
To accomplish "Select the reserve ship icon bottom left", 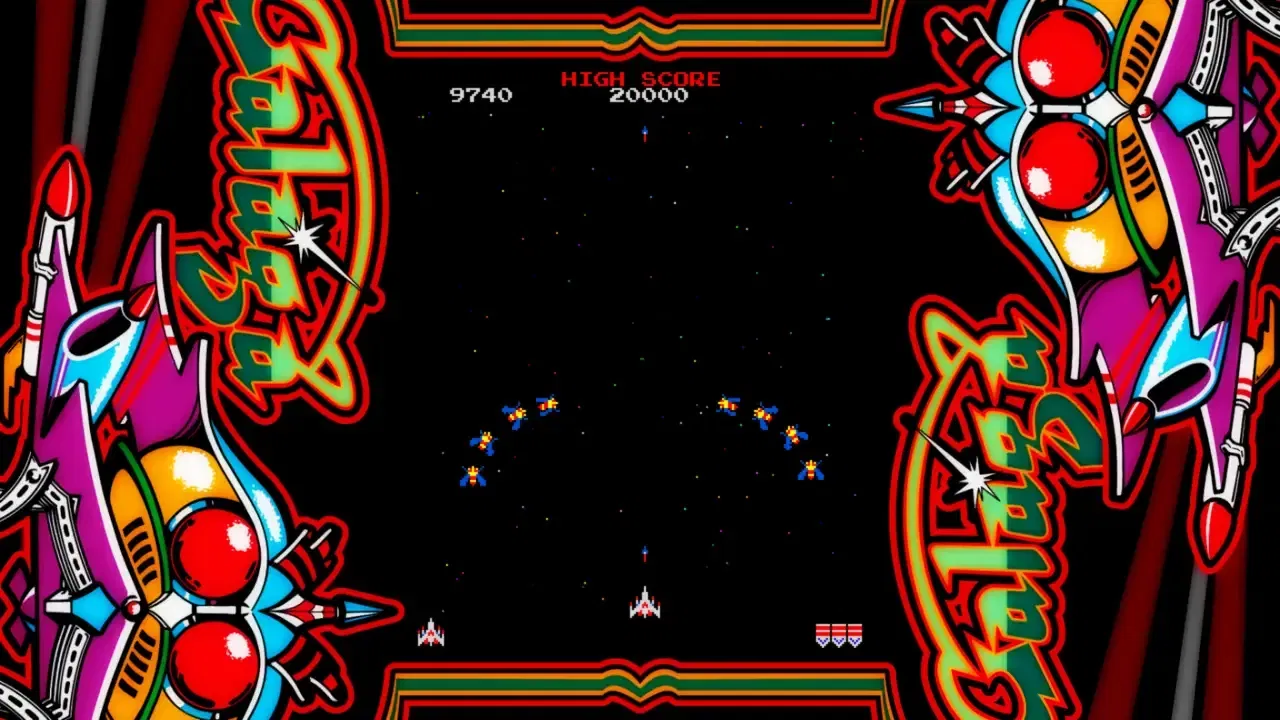I will coord(432,633).
